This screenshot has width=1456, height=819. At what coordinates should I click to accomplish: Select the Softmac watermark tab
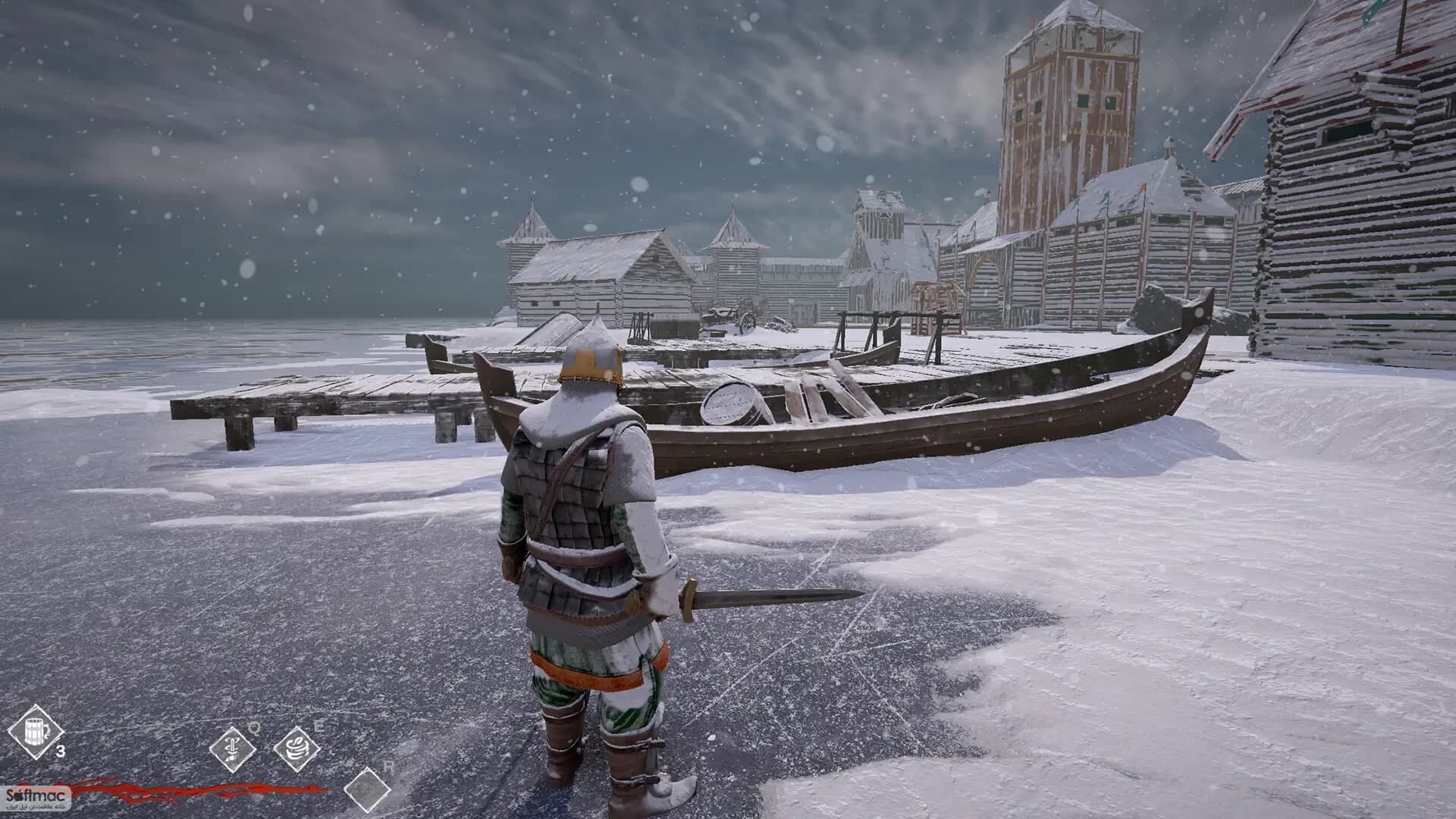[x=36, y=797]
